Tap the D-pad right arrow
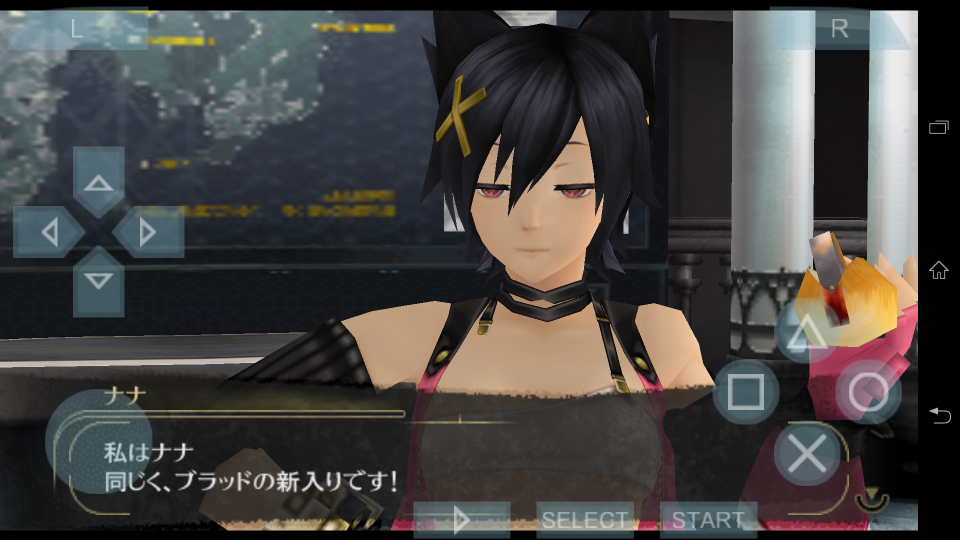 click(148, 233)
